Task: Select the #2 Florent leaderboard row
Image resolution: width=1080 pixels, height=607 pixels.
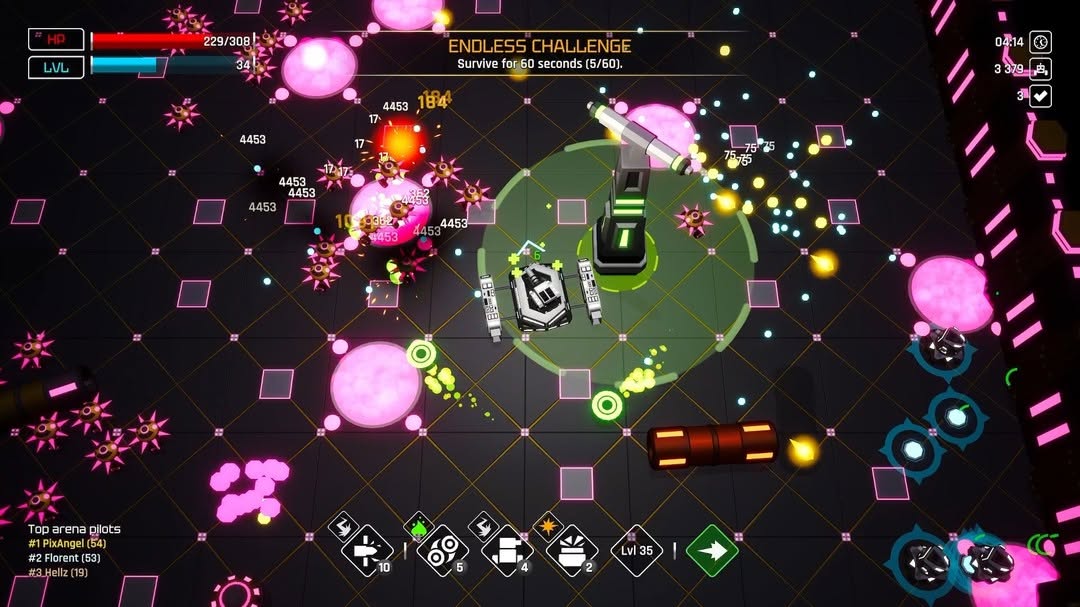Action: tap(64, 557)
